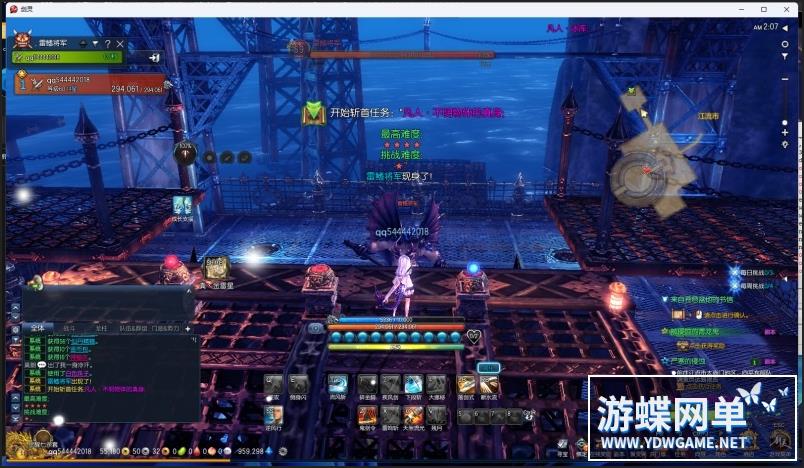This screenshot has width=804, height=468.
Task: Add a new chat tab with plus
Action: coord(187,328)
